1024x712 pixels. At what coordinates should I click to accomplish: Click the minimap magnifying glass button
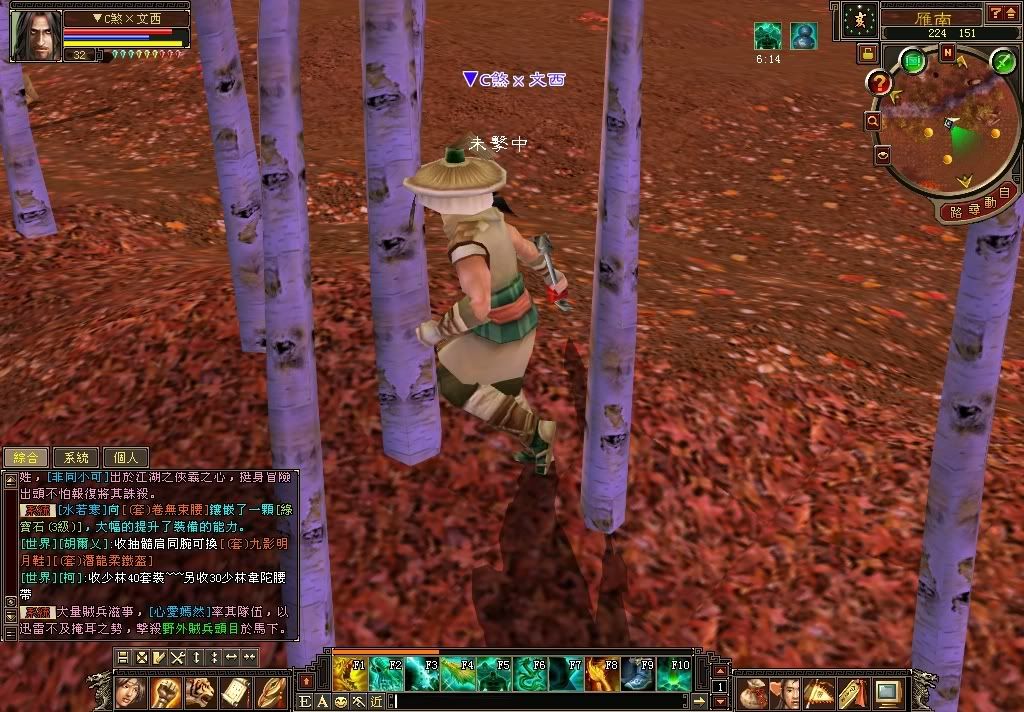(x=872, y=121)
